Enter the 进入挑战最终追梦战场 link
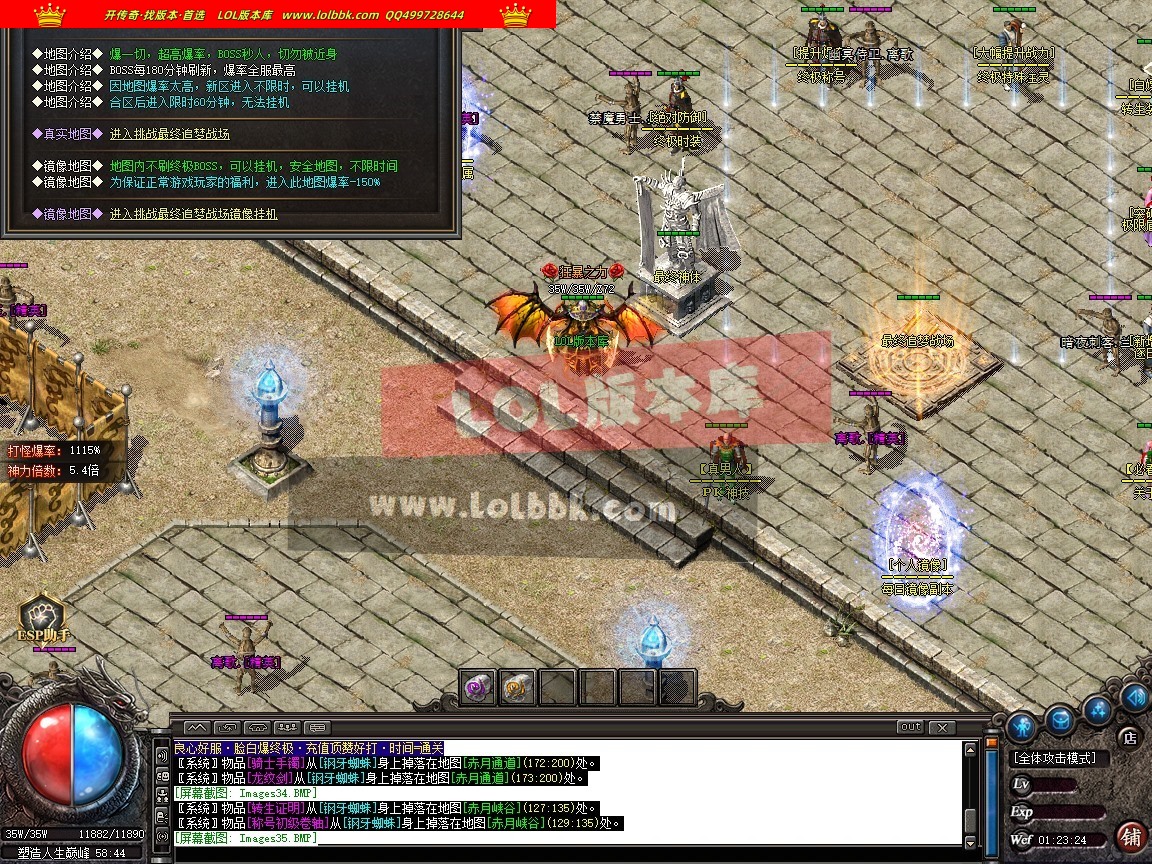 170,134
